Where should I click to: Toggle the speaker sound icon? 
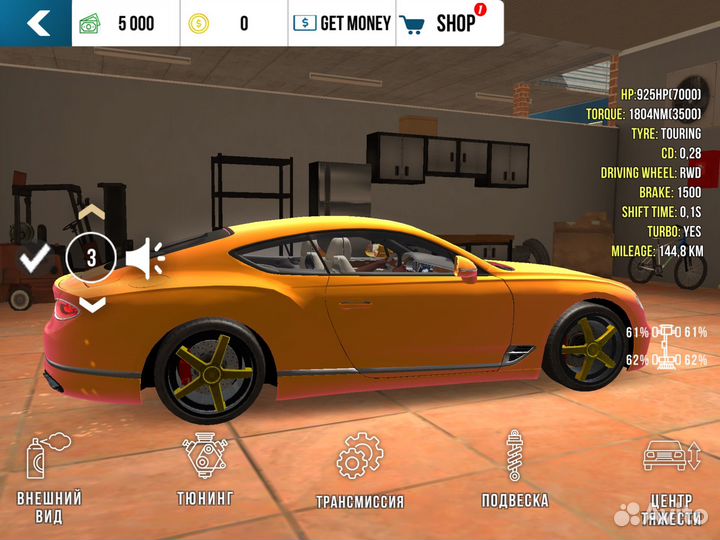146,259
